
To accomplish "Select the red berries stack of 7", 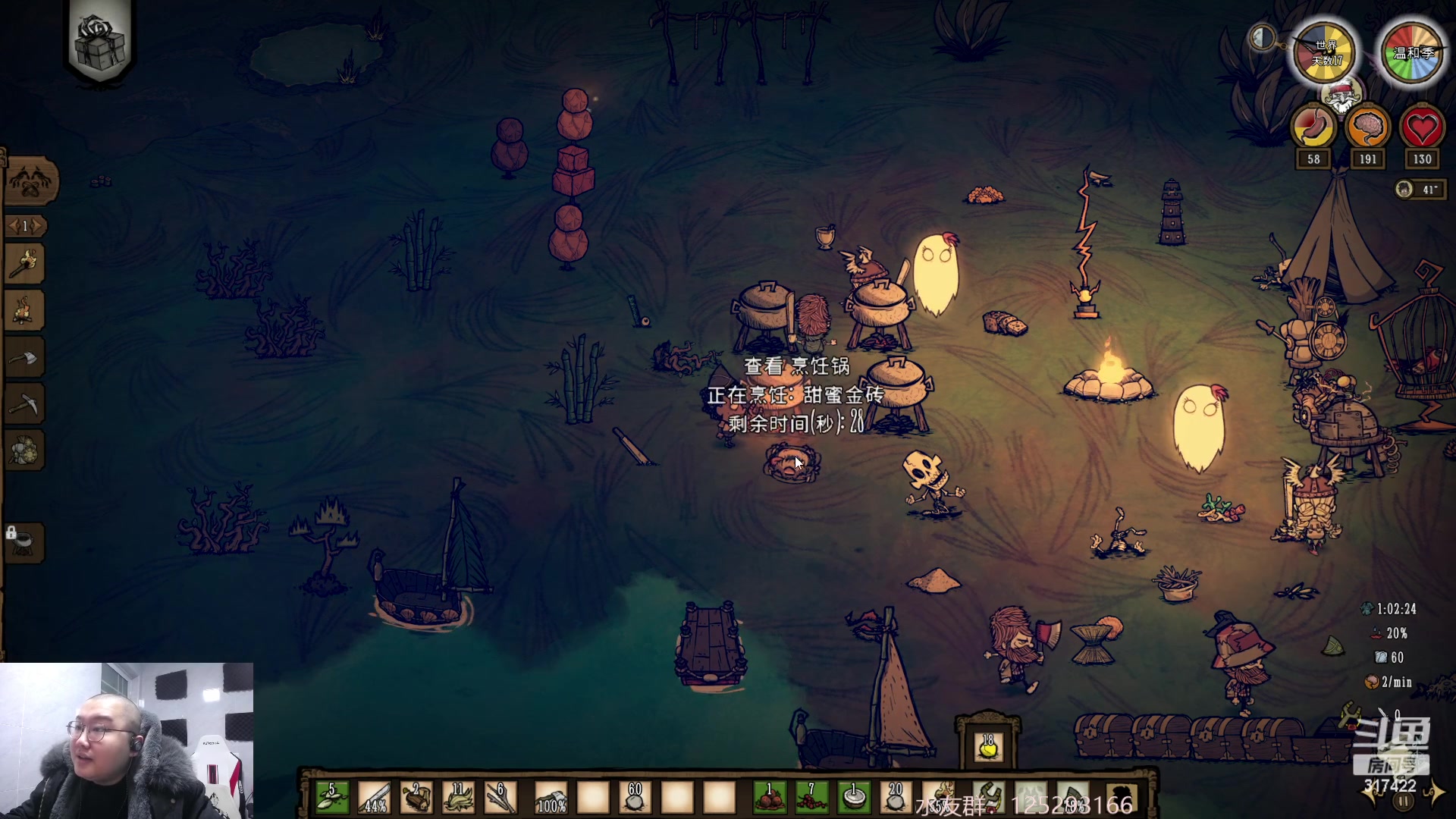I will click(811, 798).
